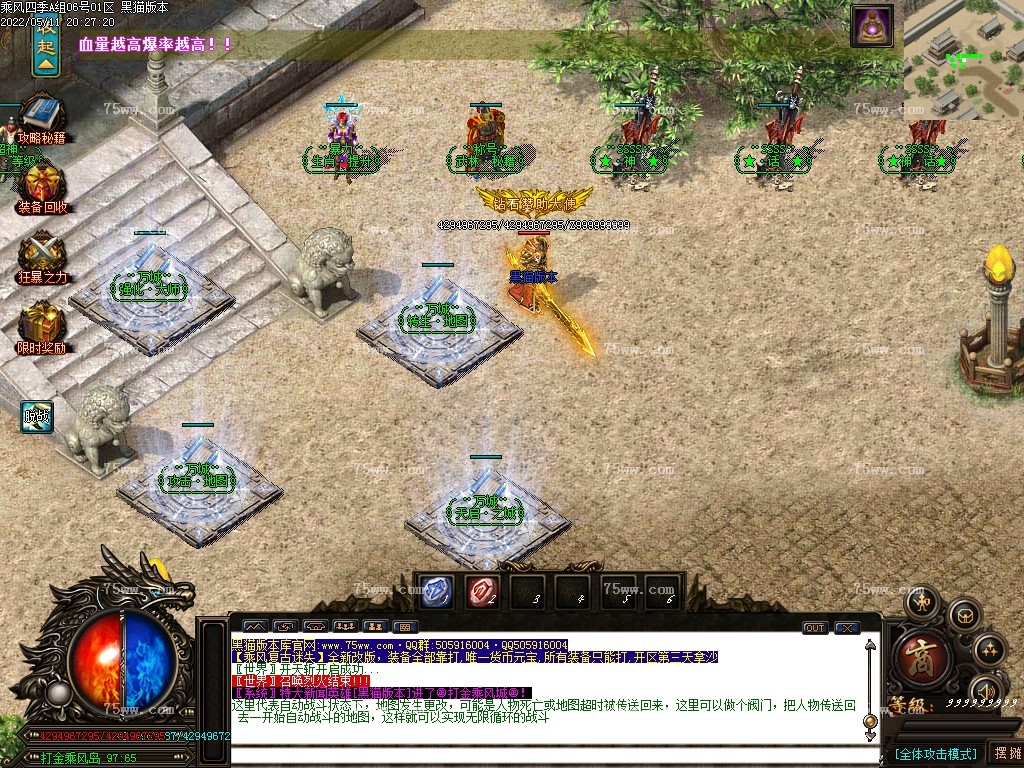Claim the 限时奖励 timed reward gift box
1024x768 pixels.
coord(42,326)
